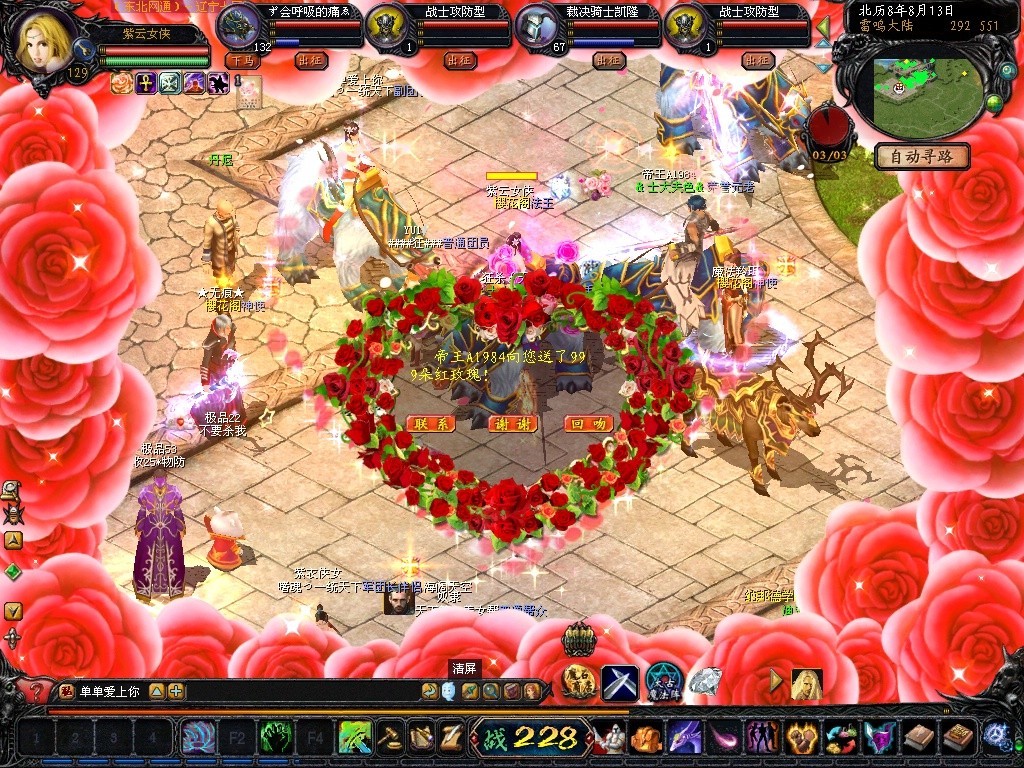Open the blonde character portrait icon above the hotbar
Image resolution: width=1024 pixels, height=768 pixels.
pyautogui.click(x=806, y=684)
